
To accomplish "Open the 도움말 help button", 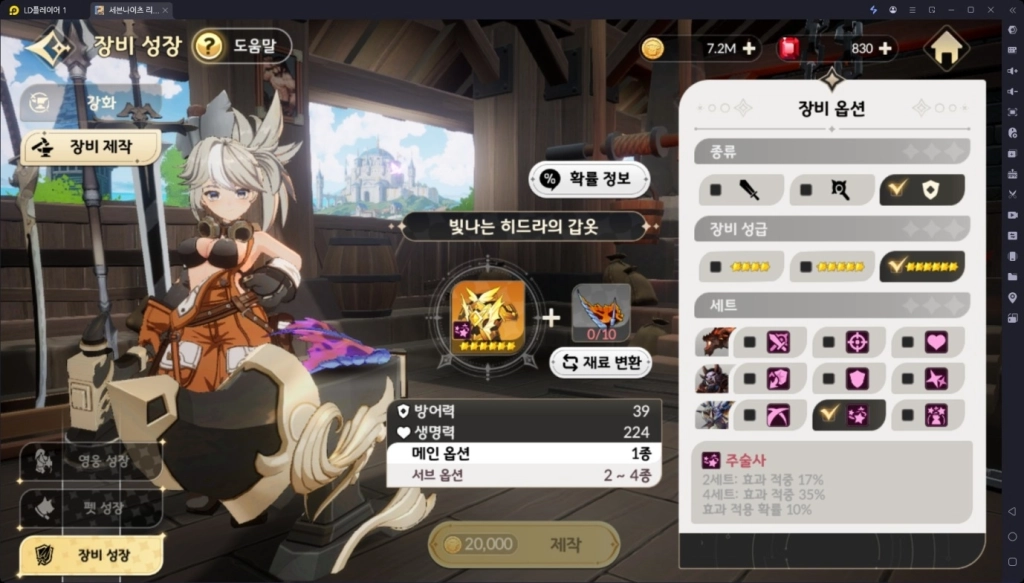I will point(242,45).
